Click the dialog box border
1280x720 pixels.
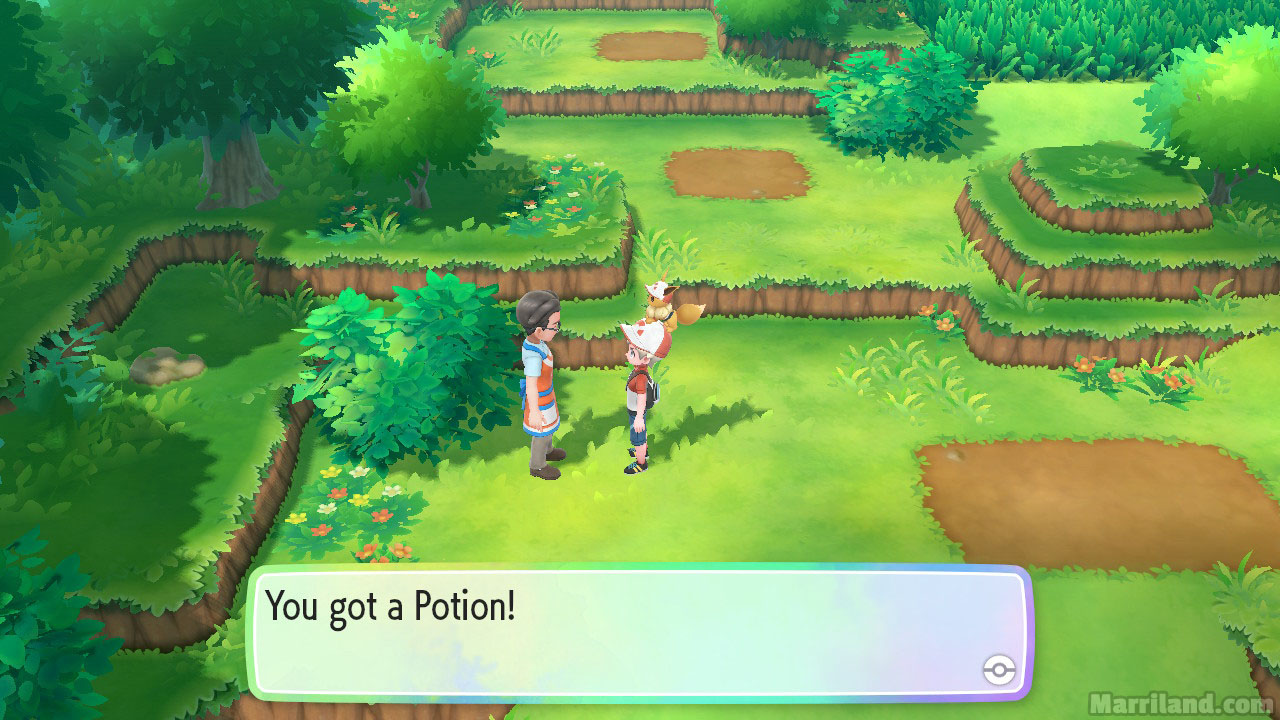[640, 572]
